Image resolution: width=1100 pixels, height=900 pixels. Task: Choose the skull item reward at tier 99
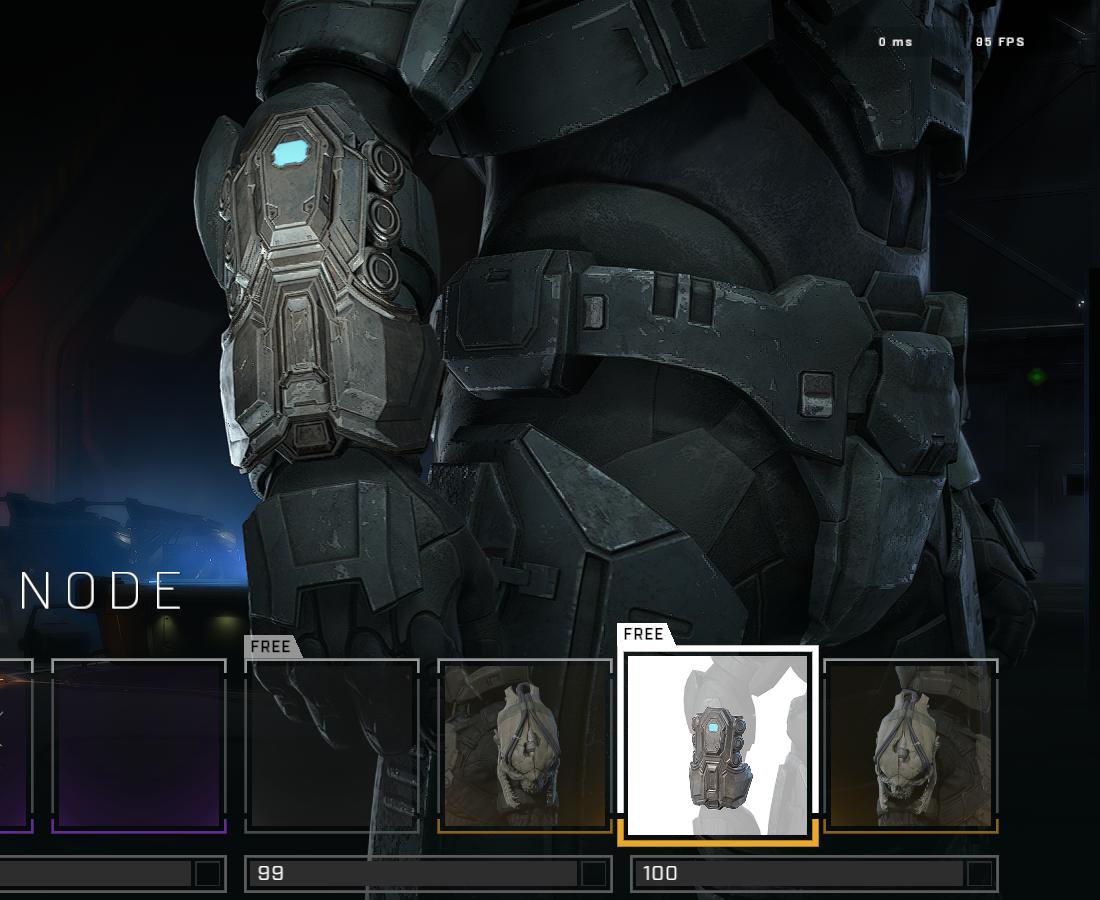525,745
